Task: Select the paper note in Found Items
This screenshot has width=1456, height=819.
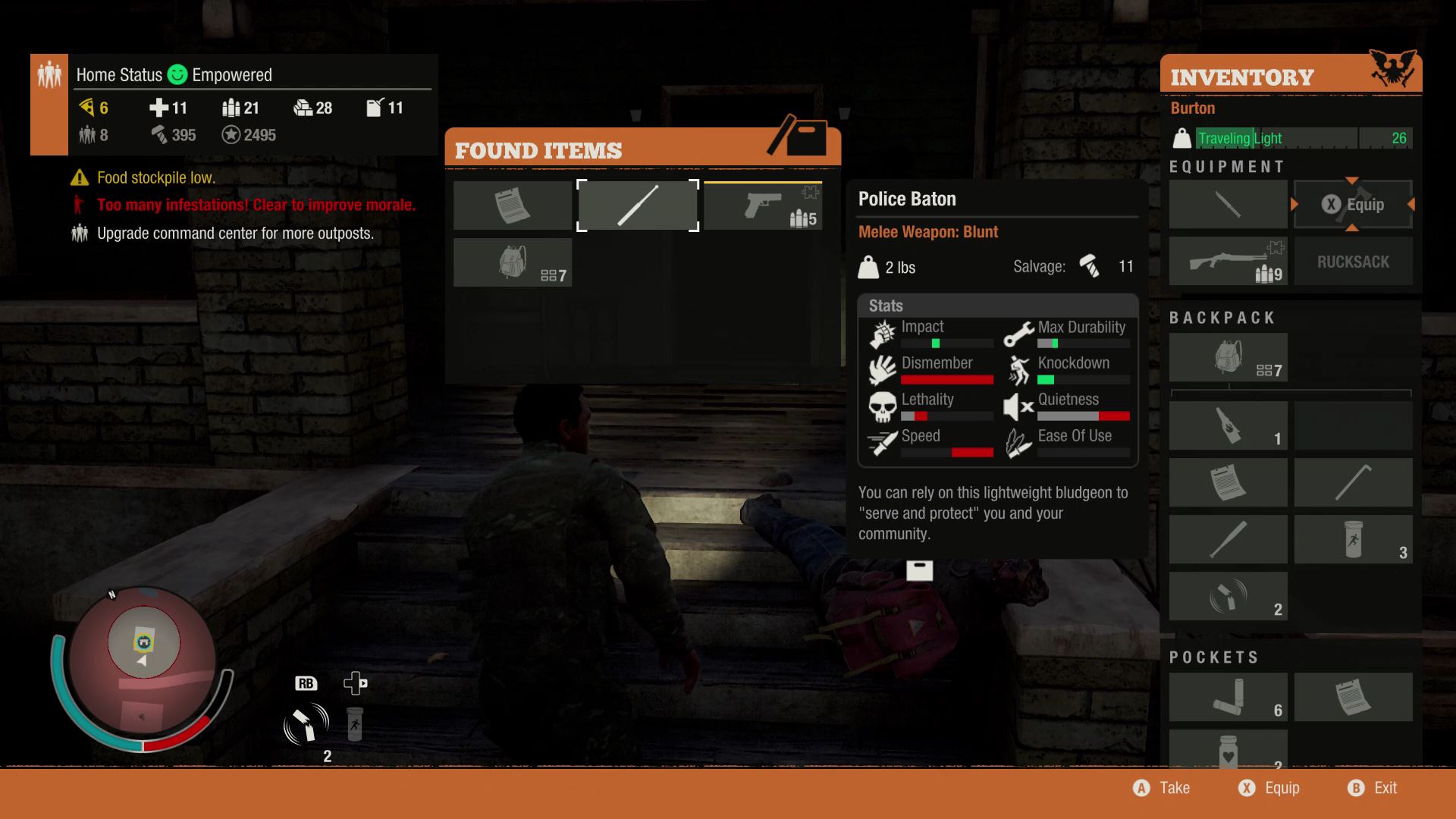Action: [513, 205]
